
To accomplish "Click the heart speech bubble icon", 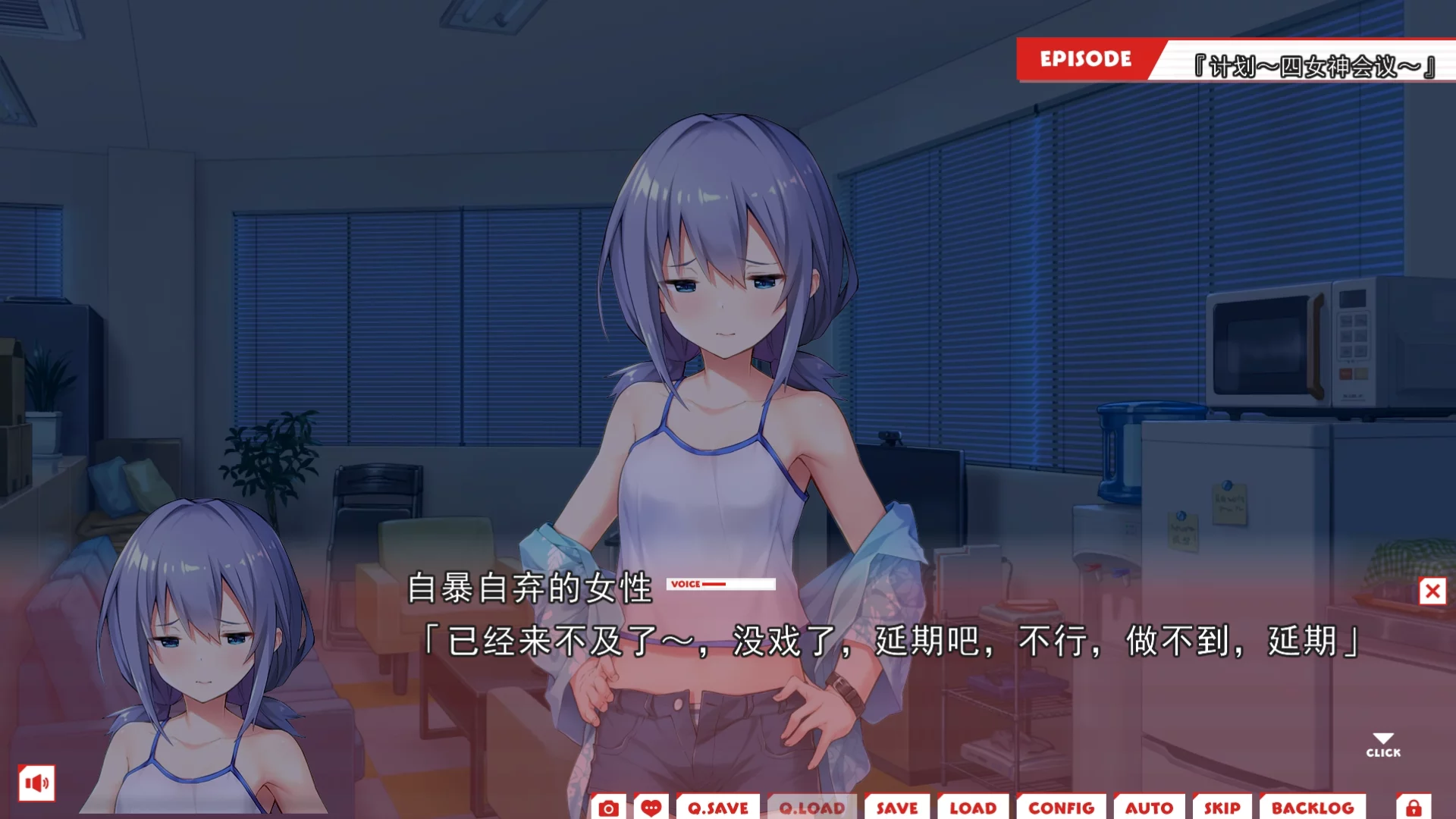I will pyautogui.click(x=651, y=808).
